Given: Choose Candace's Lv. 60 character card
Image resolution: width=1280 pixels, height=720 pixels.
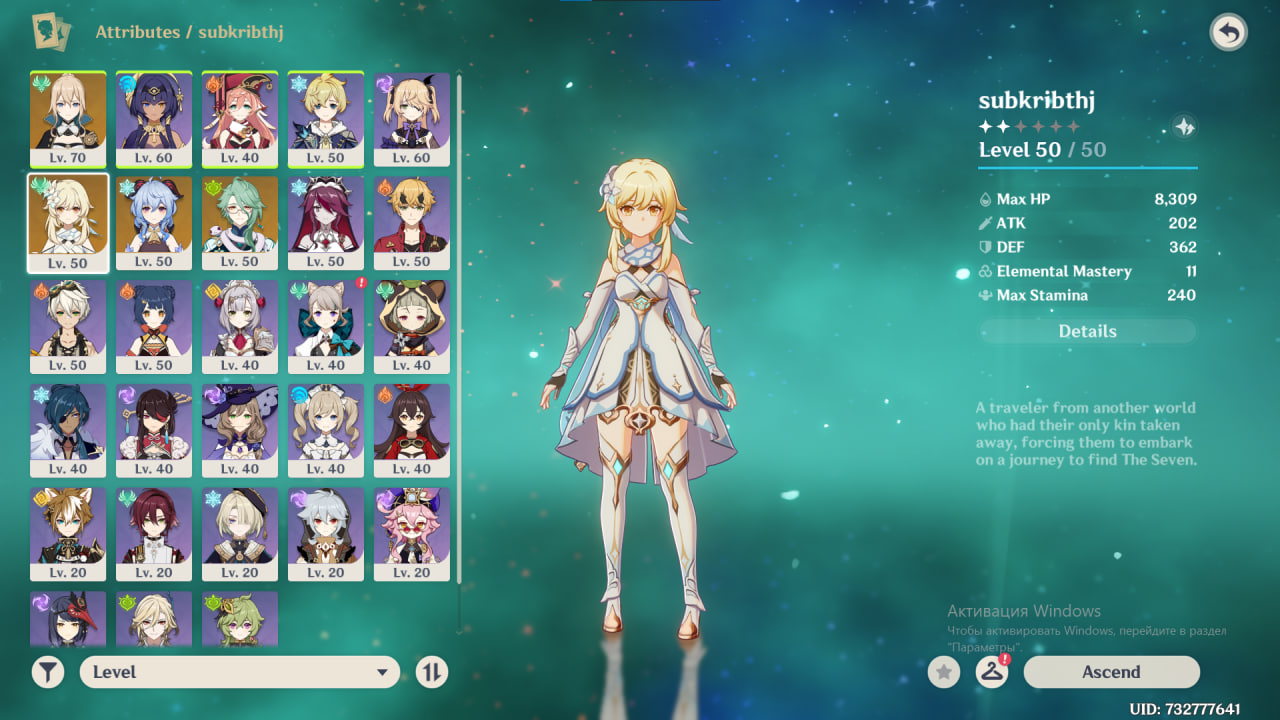Looking at the screenshot, I should point(154,118).
